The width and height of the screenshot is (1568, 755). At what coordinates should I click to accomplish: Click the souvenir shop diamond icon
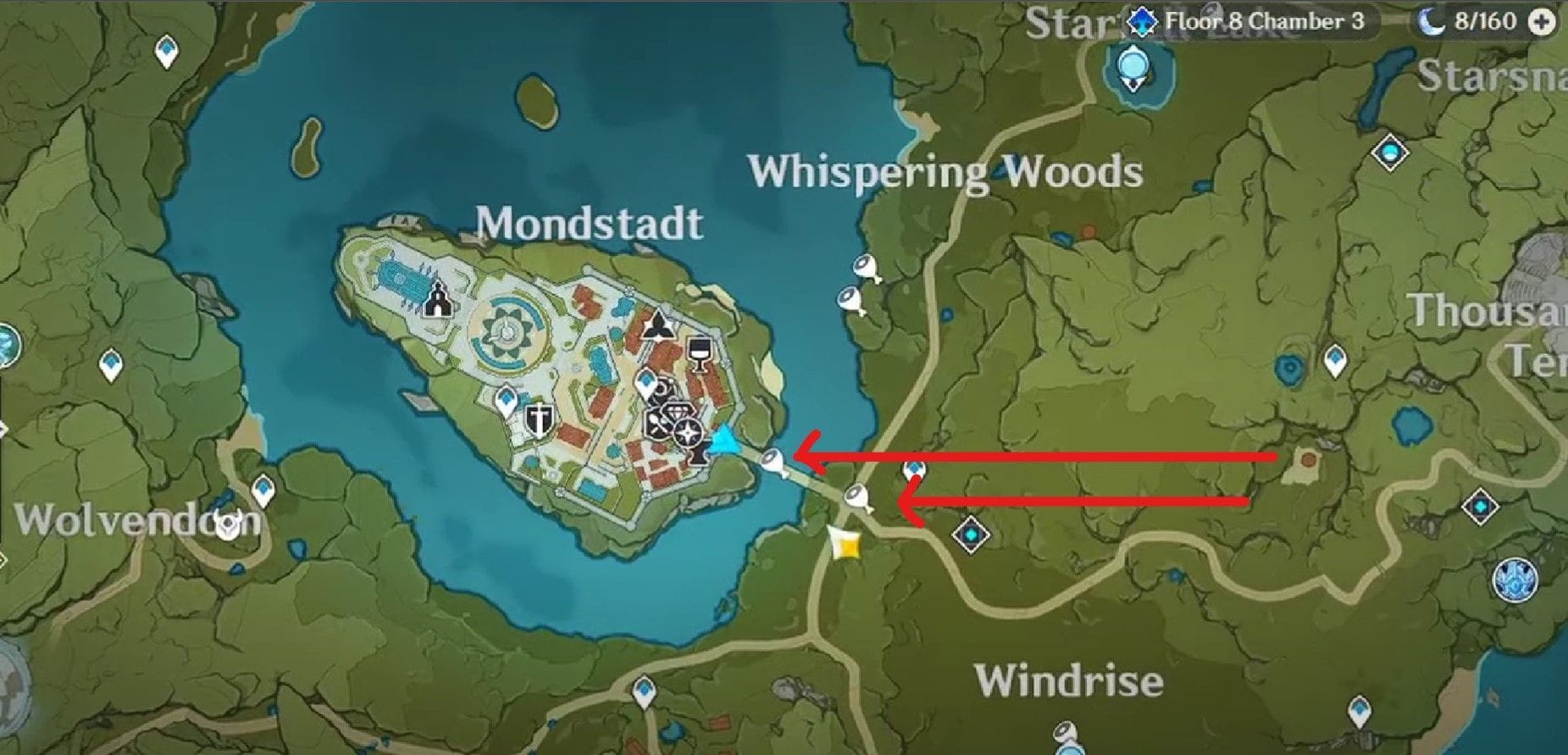tap(677, 411)
